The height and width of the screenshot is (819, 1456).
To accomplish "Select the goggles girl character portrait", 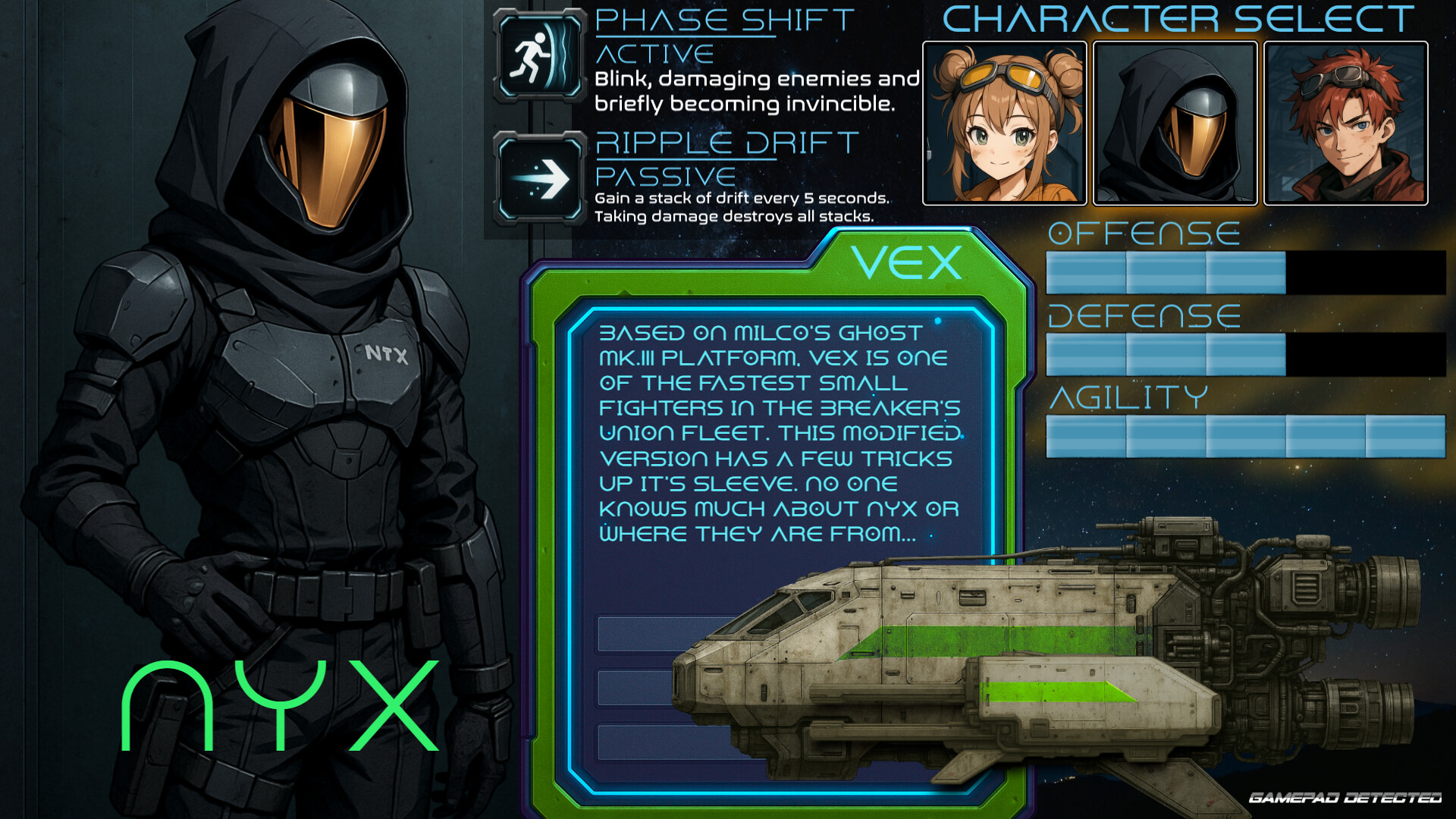I will click(x=1005, y=124).
